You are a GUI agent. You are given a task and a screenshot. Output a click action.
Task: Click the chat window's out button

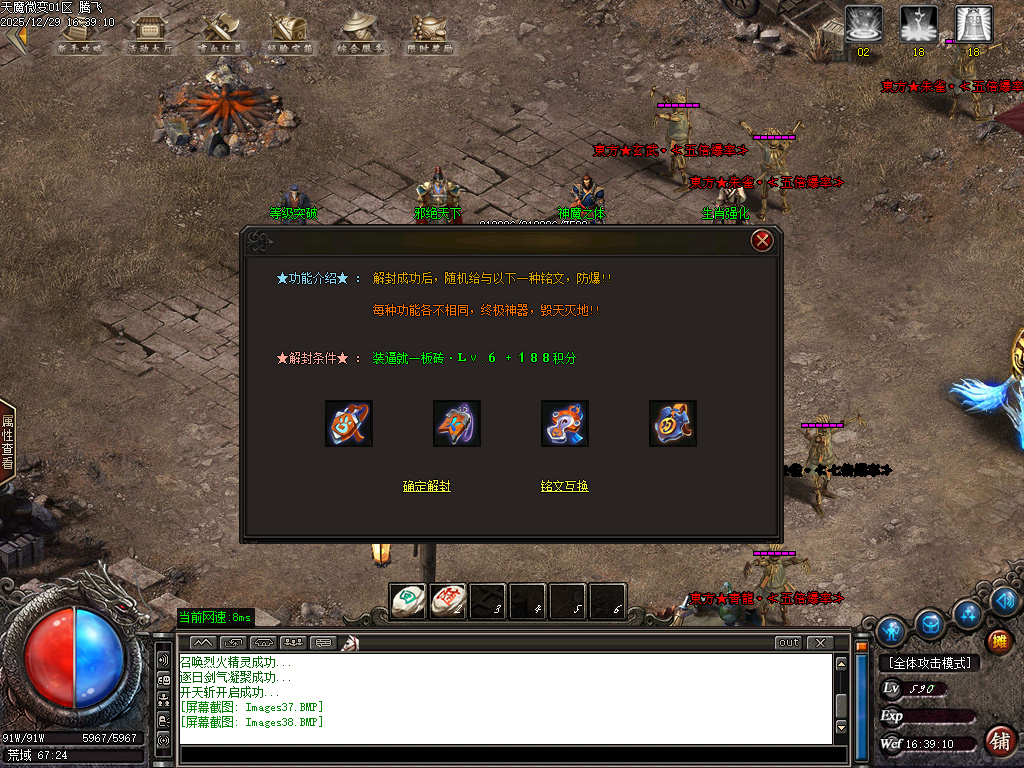tap(789, 642)
